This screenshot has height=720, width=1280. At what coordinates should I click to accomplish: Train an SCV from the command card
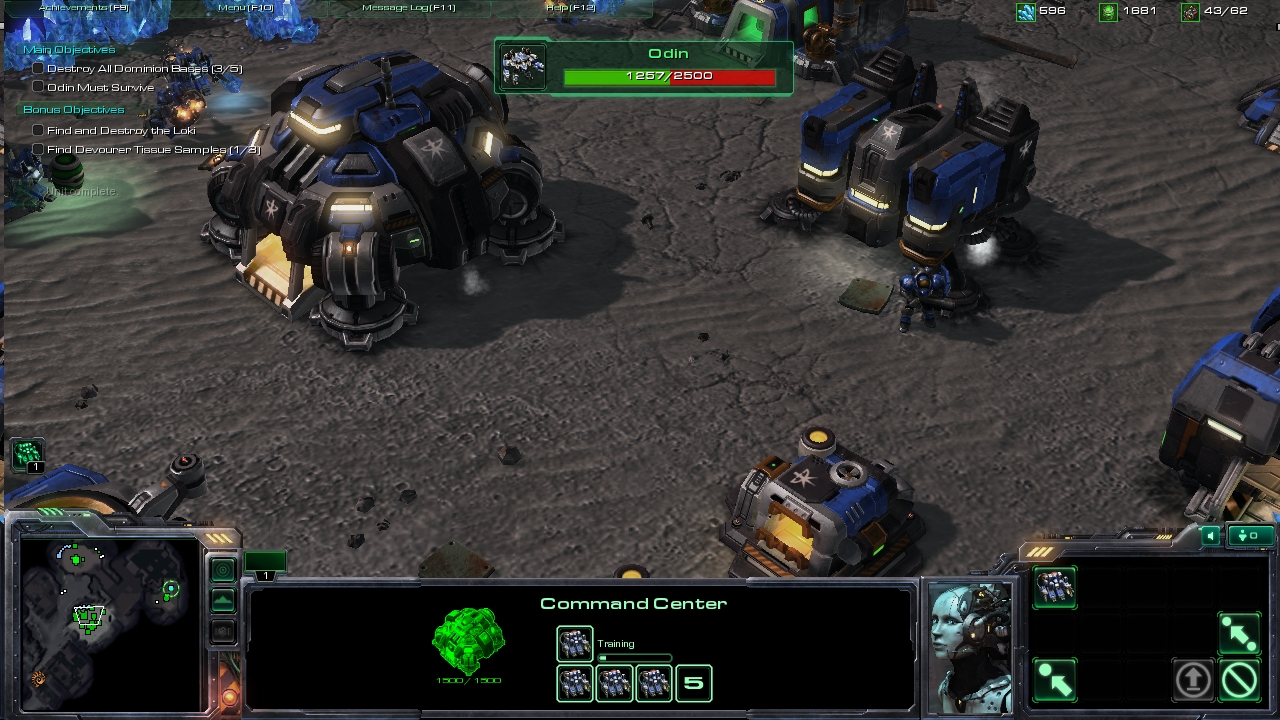click(1055, 587)
